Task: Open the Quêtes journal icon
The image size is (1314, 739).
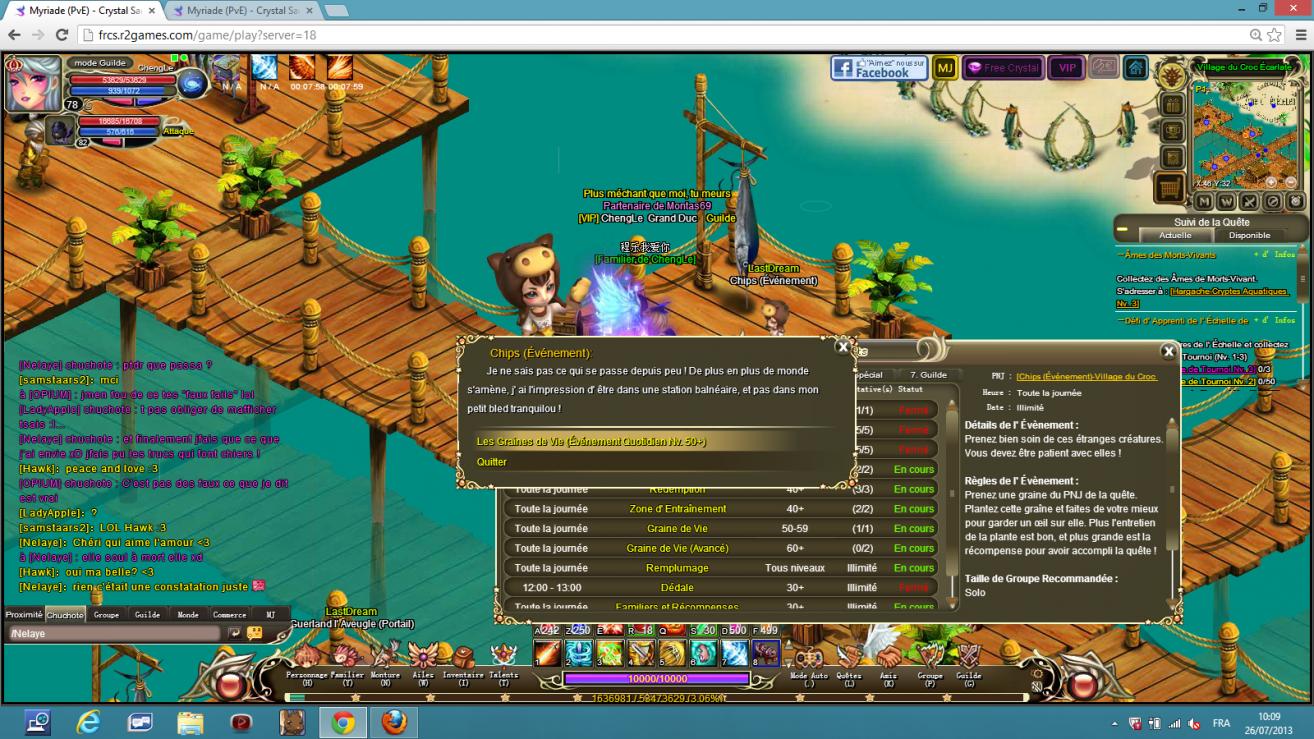Action: (x=849, y=659)
